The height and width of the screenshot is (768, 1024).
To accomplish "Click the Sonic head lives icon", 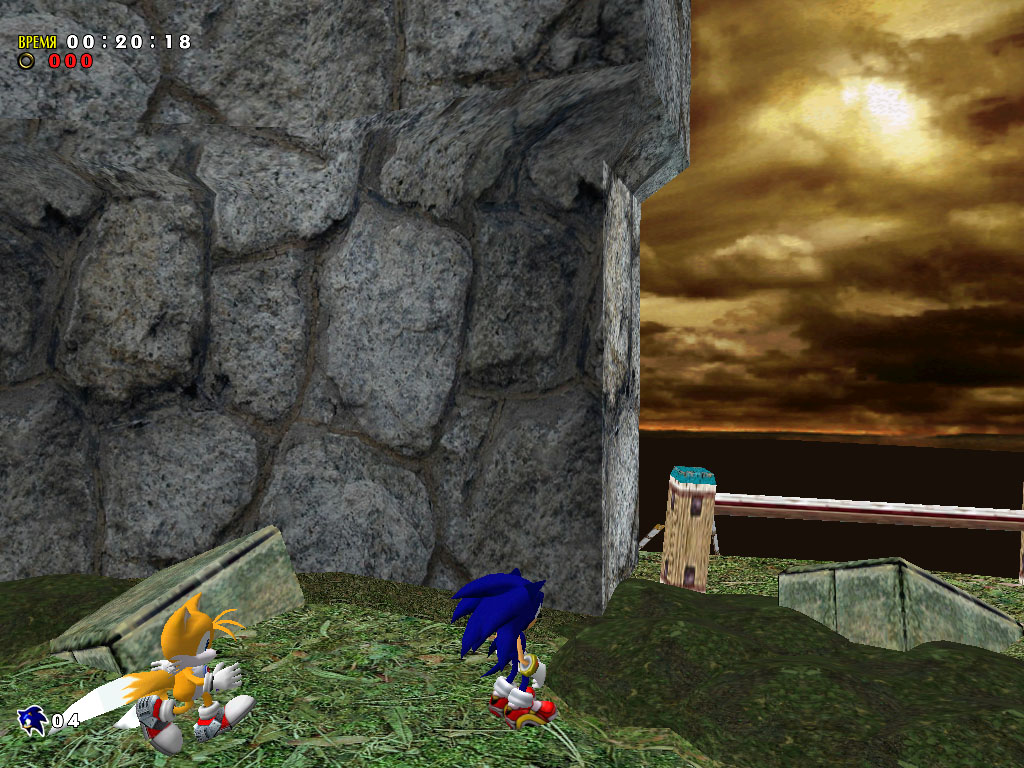I will (32, 719).
